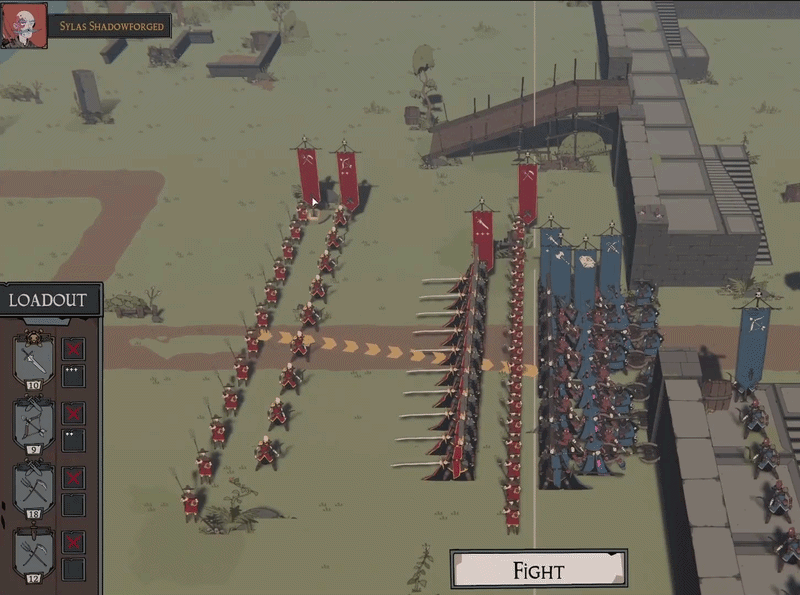Open the two-dot slot beside the bow unit
The image size is (800, 595).
(74, 439)
